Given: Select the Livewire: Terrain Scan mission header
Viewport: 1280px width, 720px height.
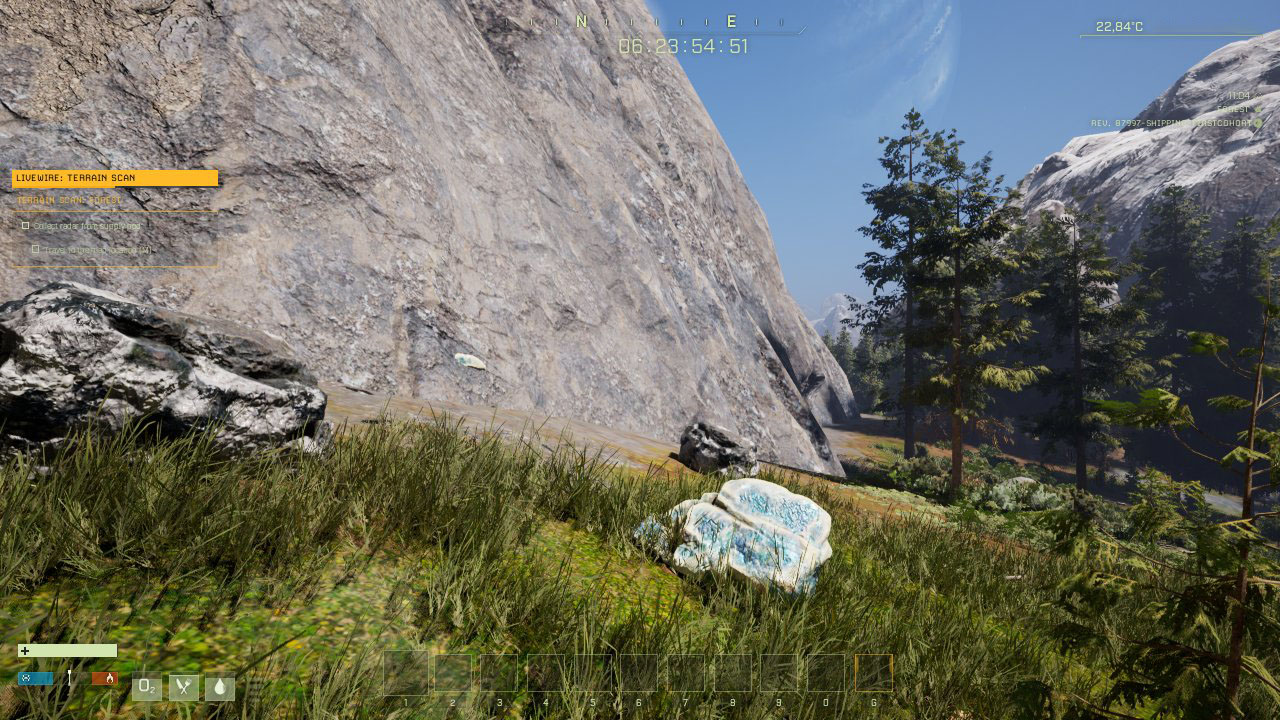Looking at the screenshot, I should (114, 178).
